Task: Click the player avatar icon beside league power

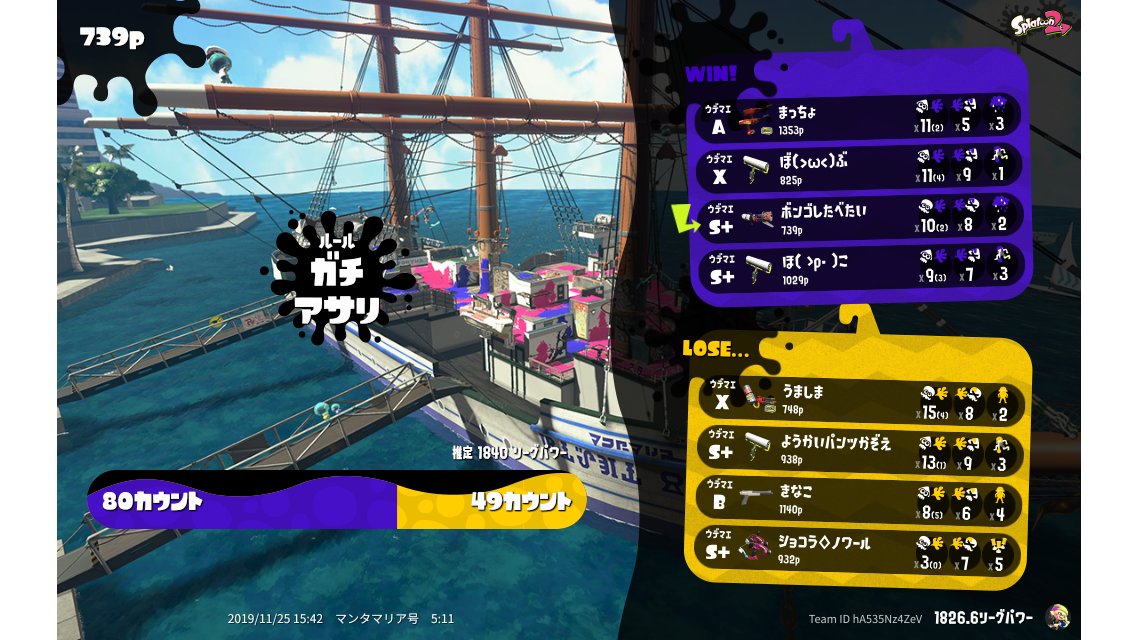Action: 1056,617
